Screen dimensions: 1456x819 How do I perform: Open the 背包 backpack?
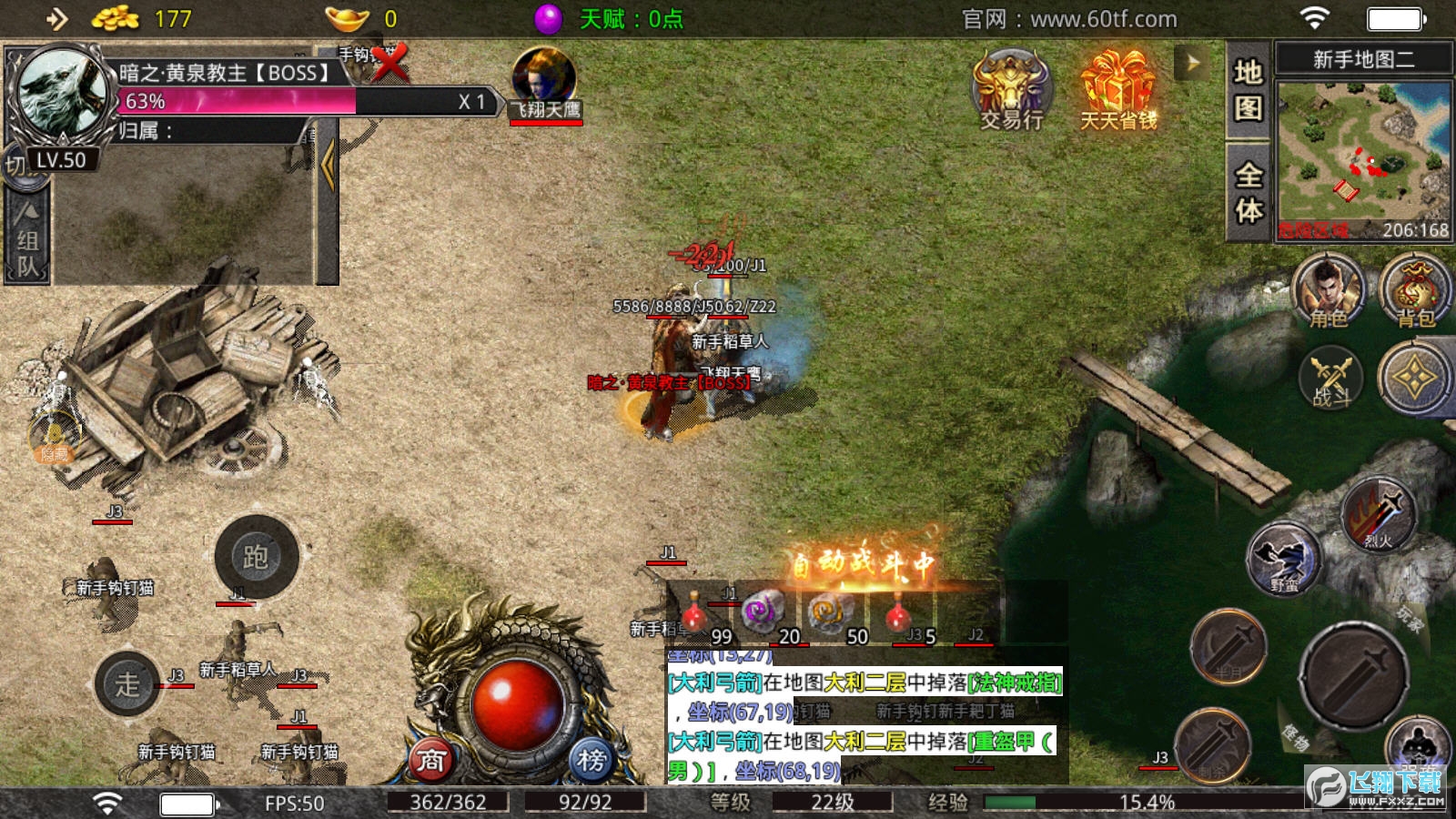1415,291
